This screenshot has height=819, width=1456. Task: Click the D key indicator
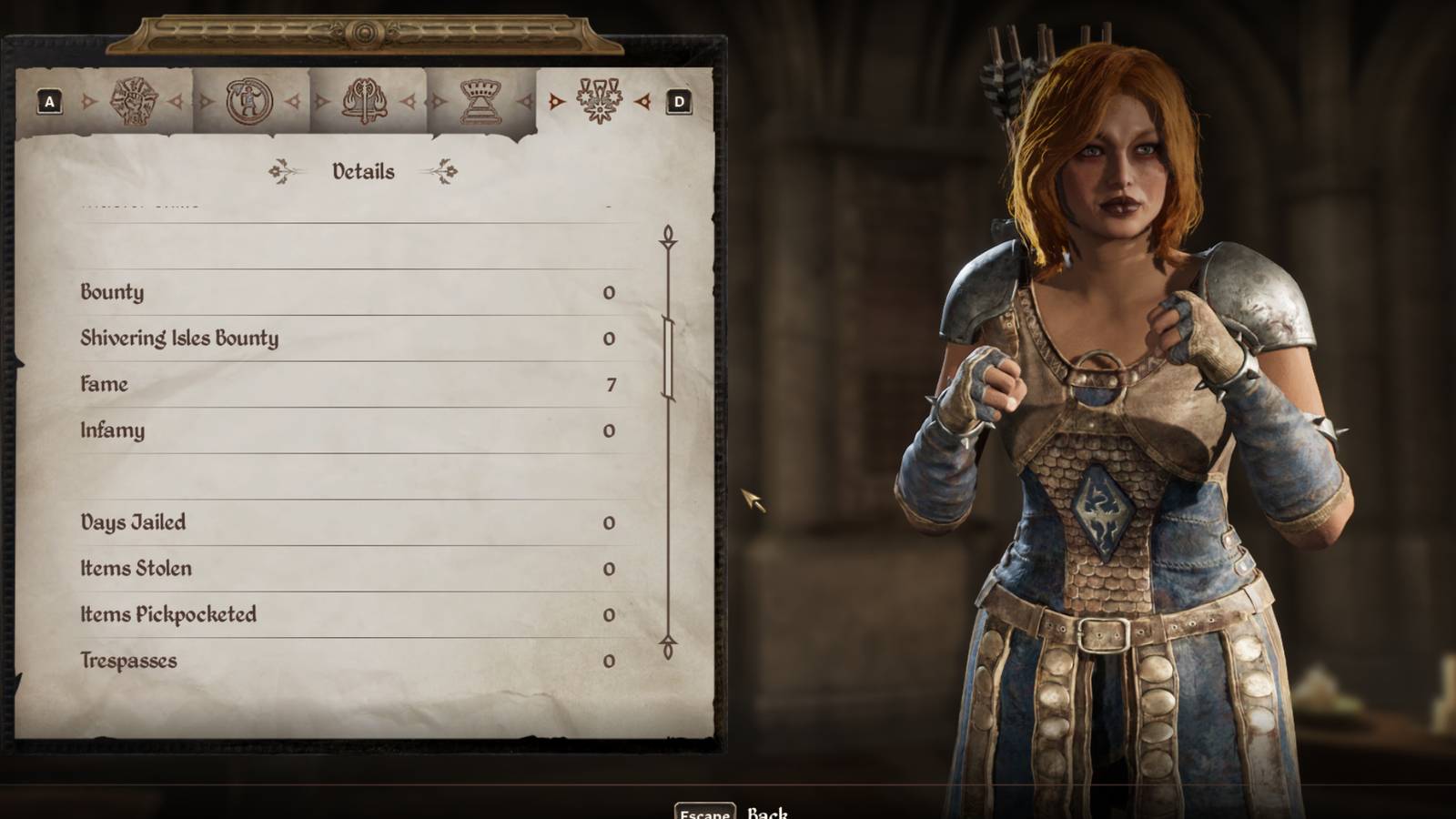point(677,100)
